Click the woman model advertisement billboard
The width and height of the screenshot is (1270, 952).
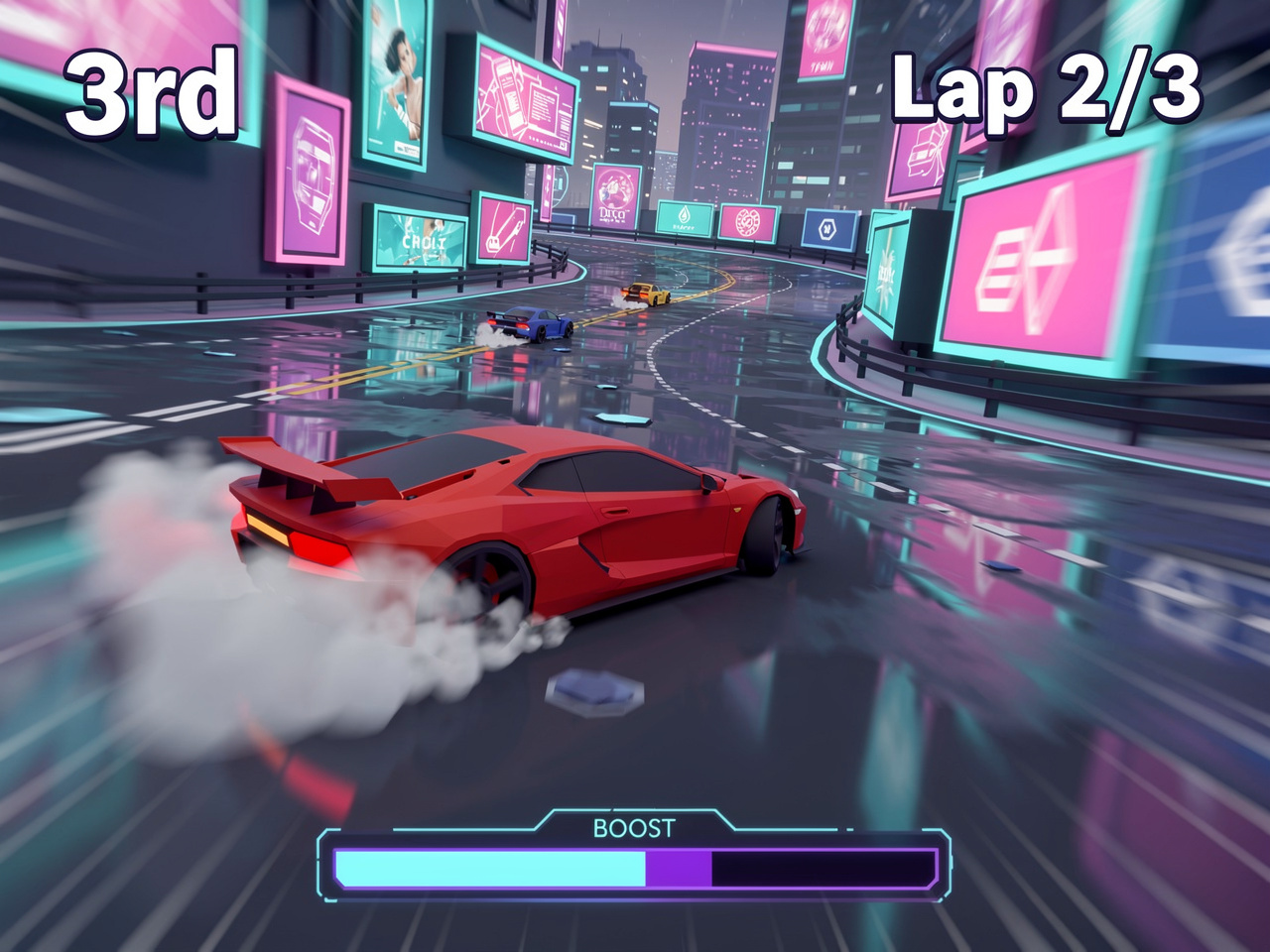[397, 79]
